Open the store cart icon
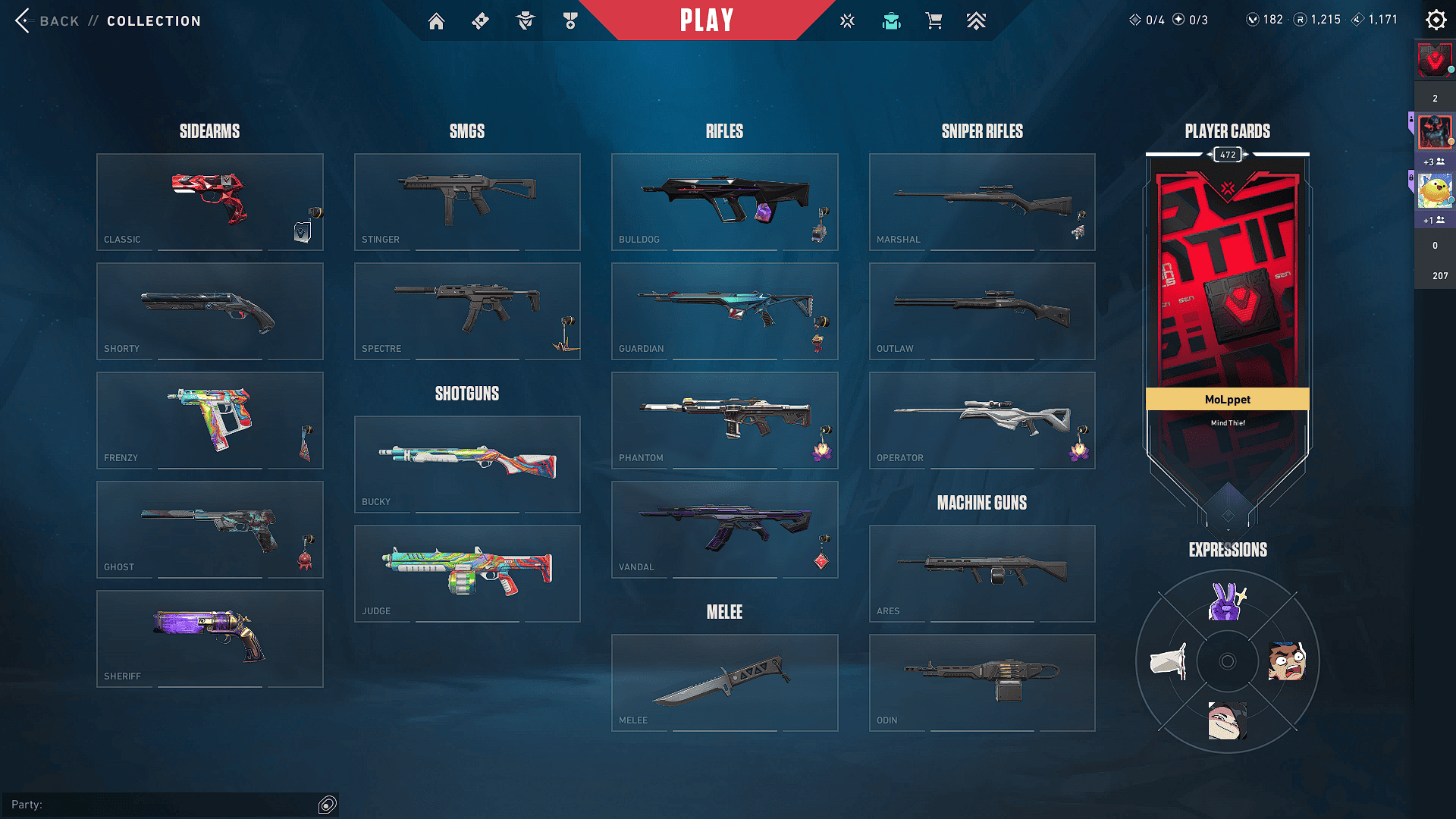1456x819 pixels. [934, 21]
